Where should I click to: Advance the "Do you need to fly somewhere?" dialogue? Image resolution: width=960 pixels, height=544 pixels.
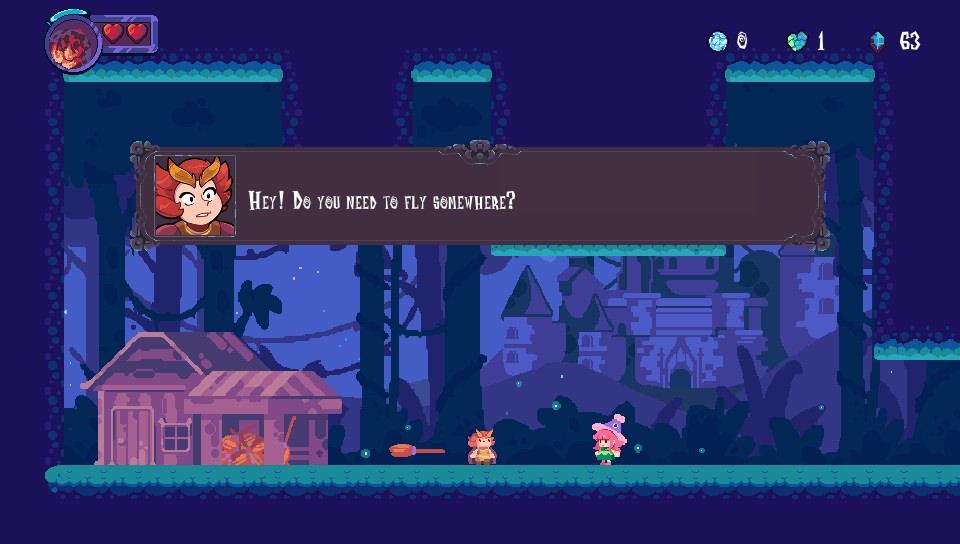tap(480, 198)
